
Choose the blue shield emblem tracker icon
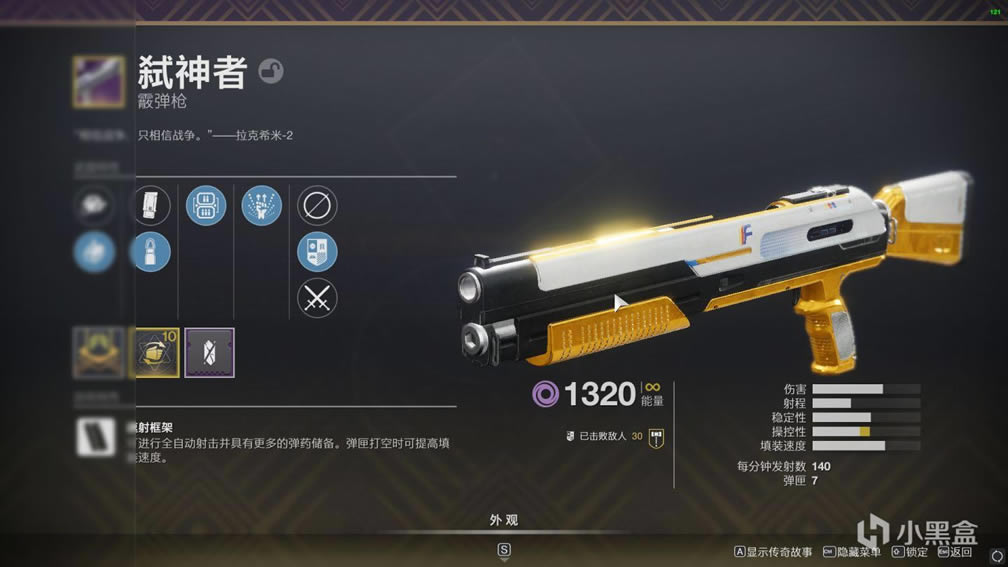317,252
